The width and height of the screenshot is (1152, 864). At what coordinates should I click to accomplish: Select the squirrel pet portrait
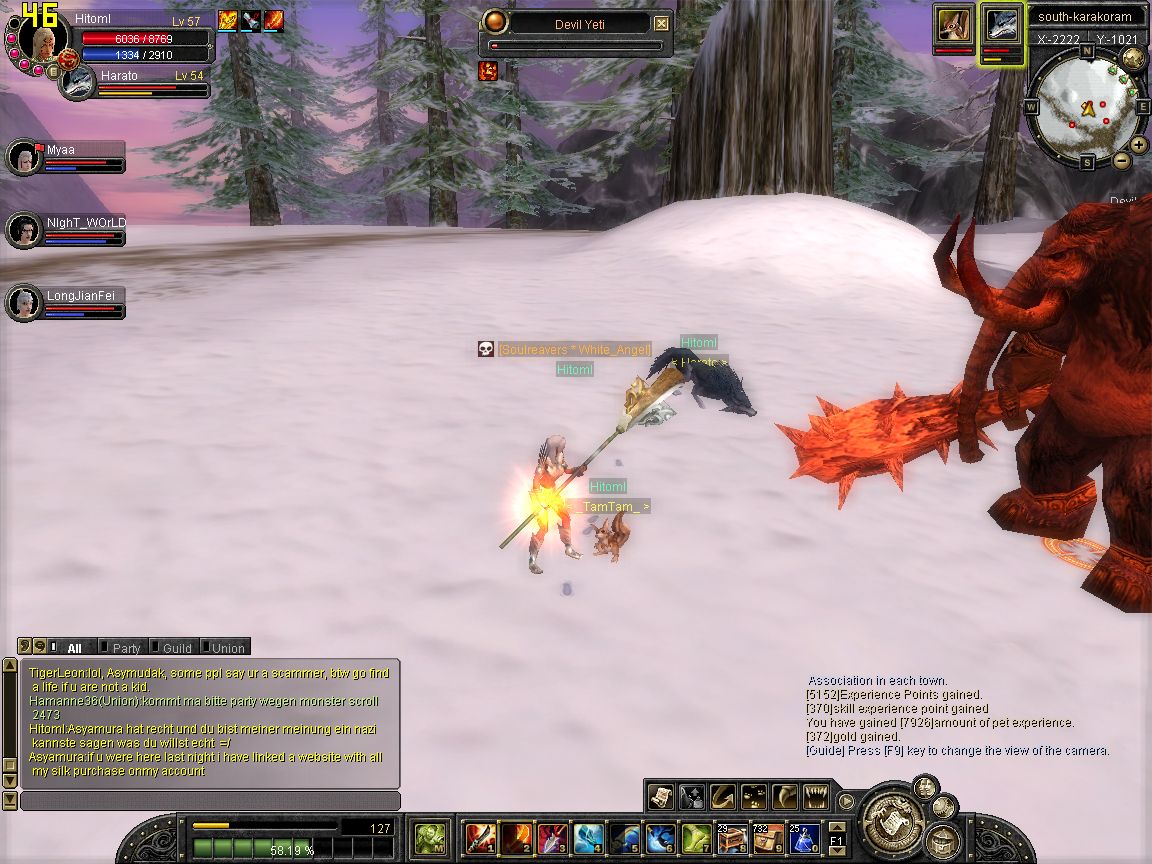(954, 24)
